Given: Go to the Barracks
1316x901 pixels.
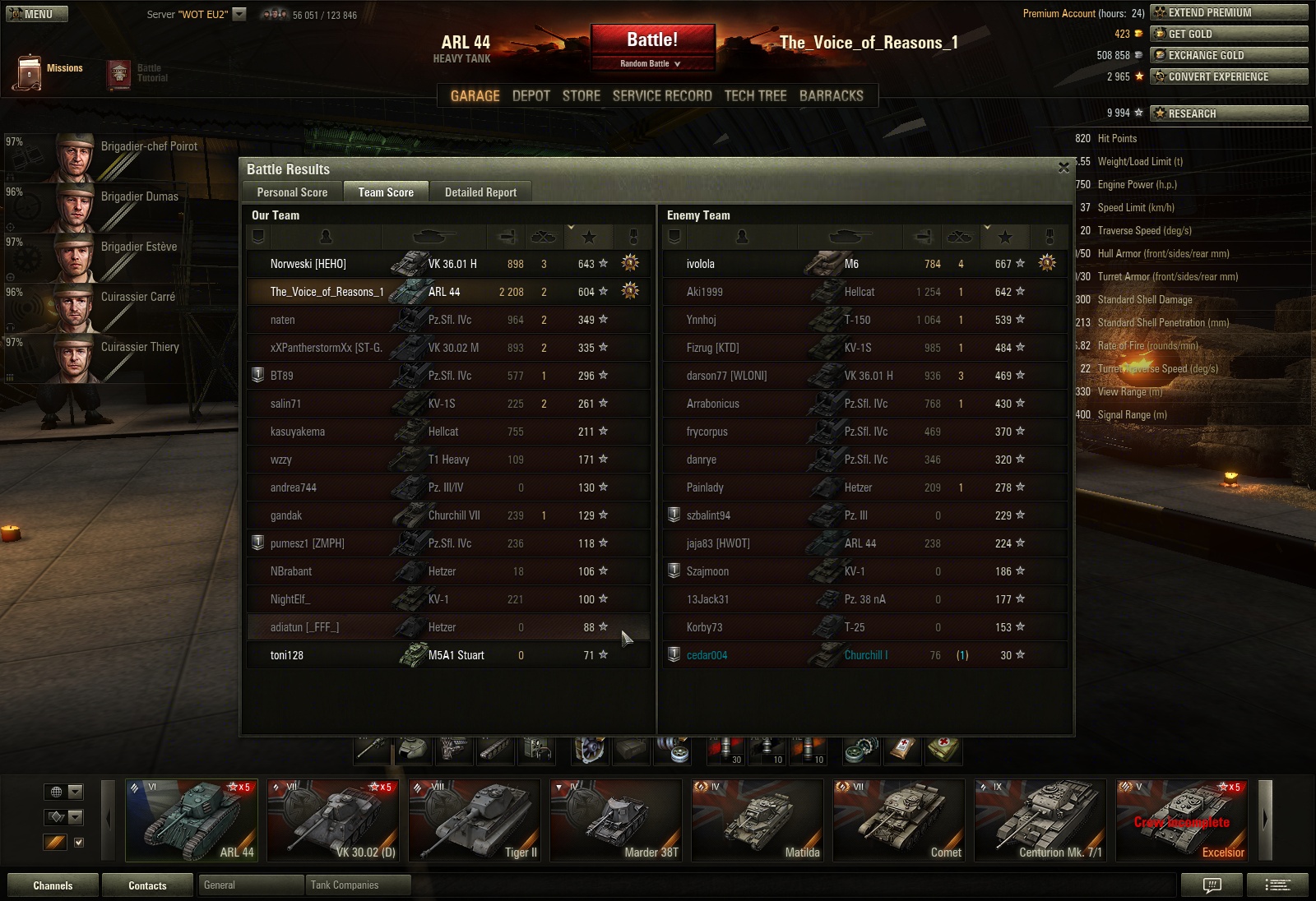Looking at the screenshot, I should 831,96.
